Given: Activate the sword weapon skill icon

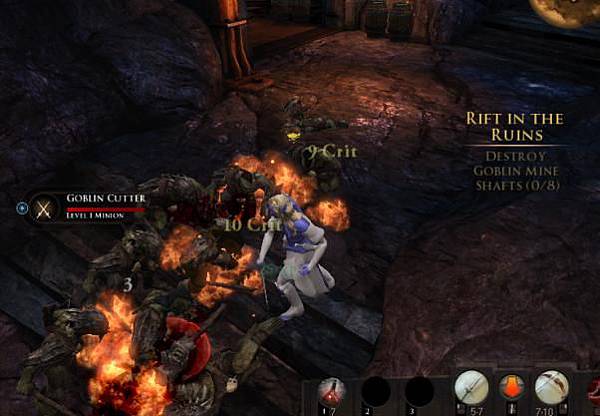Looking at the screenshot, I should point(471,388).
